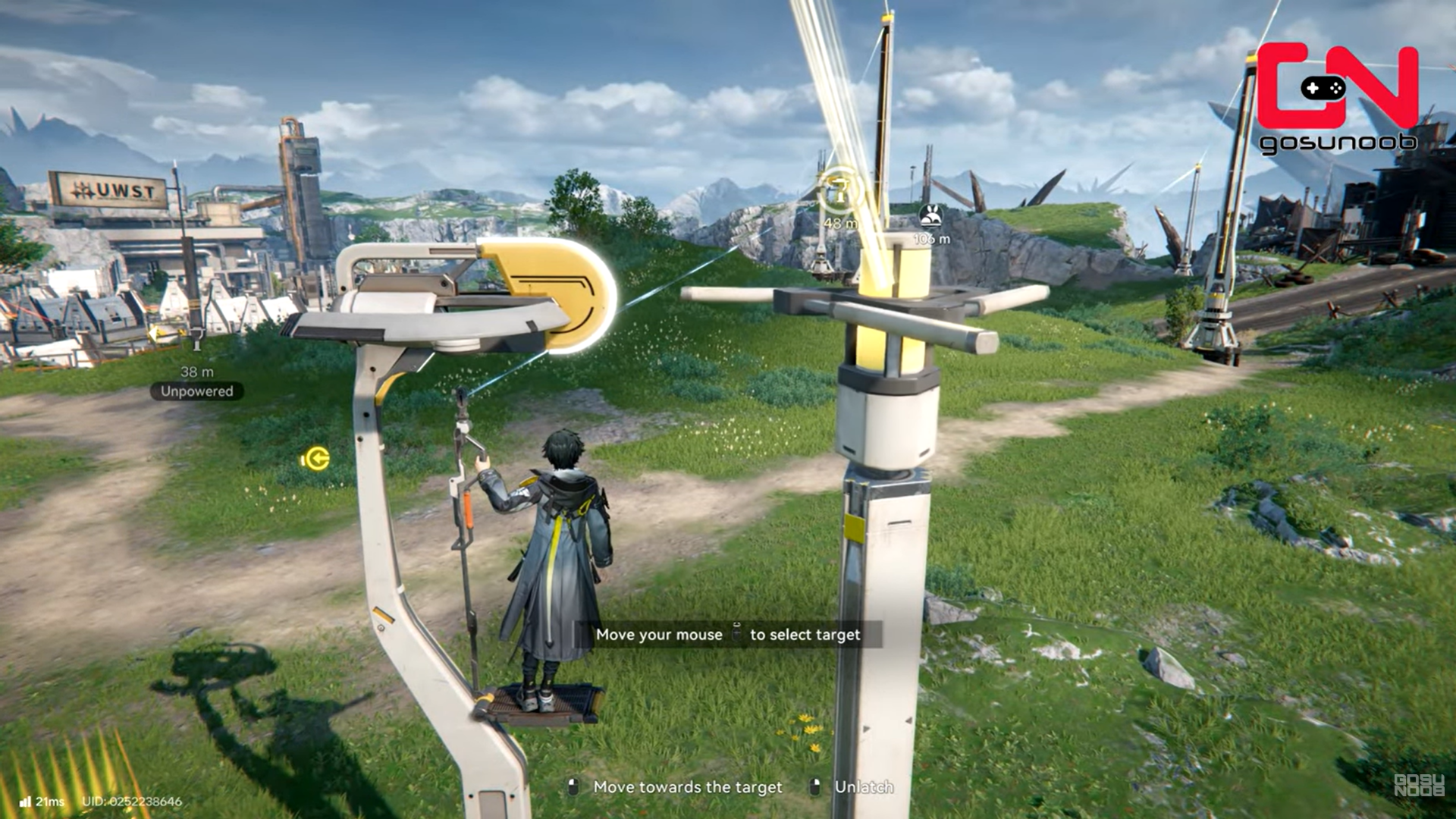
Task: Click the yellow circular arrow waypoint icon
Action: point(315,459)
